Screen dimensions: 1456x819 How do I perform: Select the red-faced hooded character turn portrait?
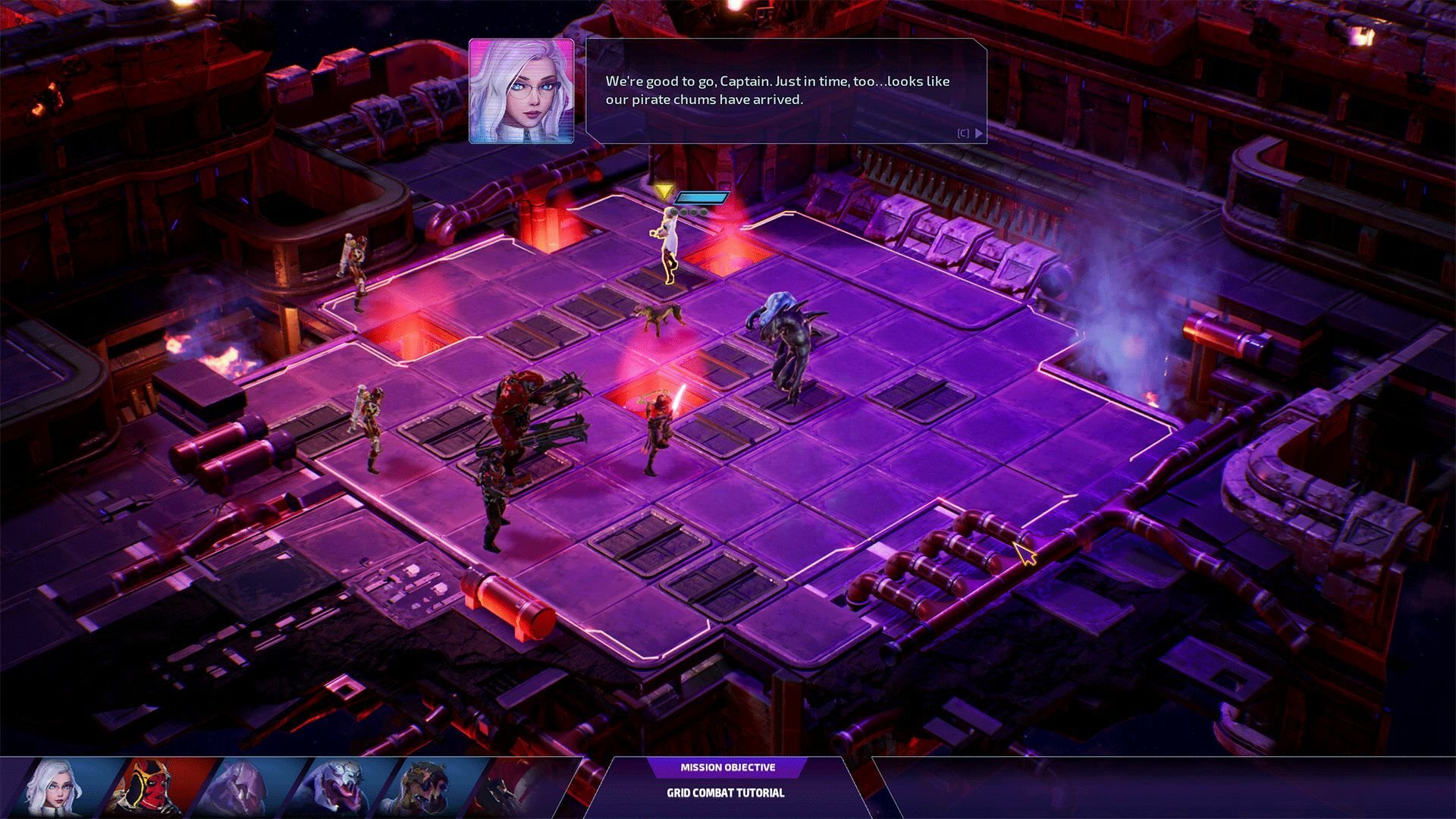(149, 787)
